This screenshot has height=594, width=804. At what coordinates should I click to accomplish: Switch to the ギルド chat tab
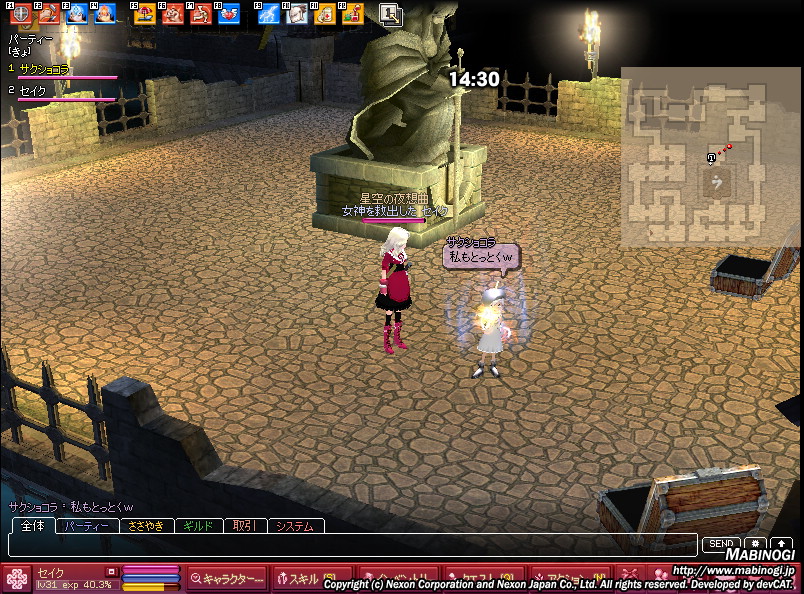(199, 526)
